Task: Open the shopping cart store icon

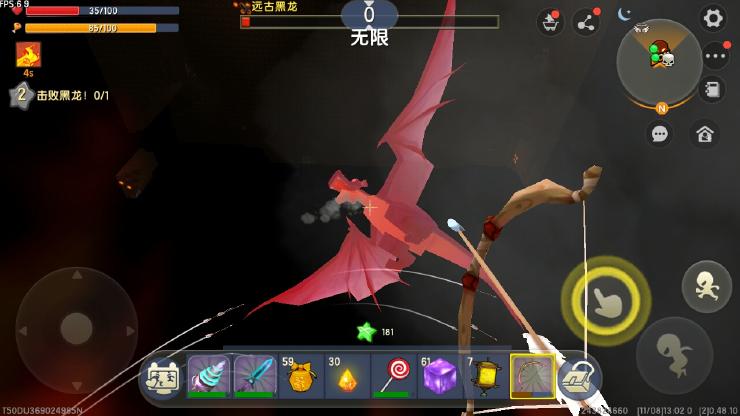Action: pos(549,22)
